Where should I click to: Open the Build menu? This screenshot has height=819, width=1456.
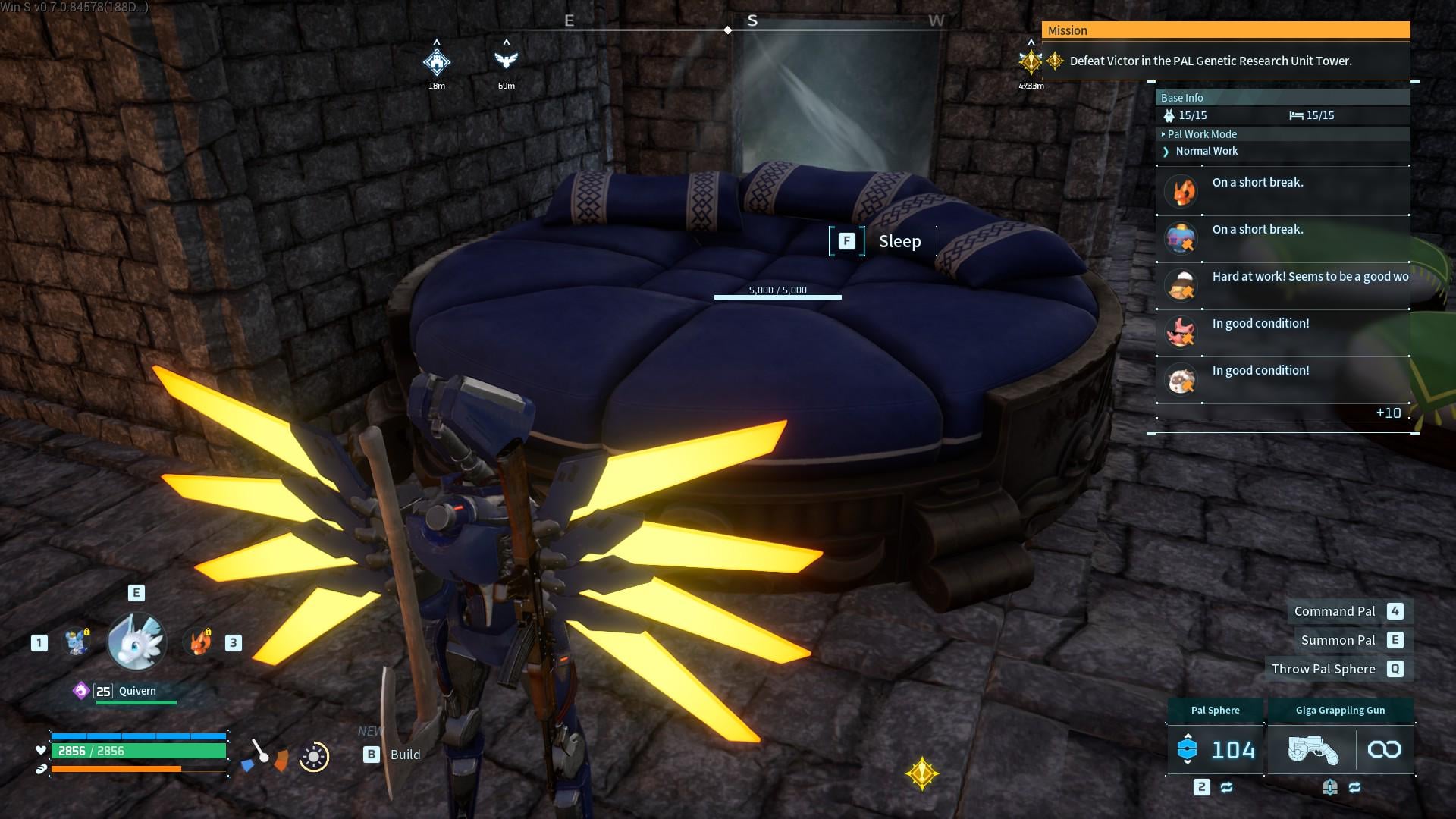pyautogui.click(x=392, y=755)
